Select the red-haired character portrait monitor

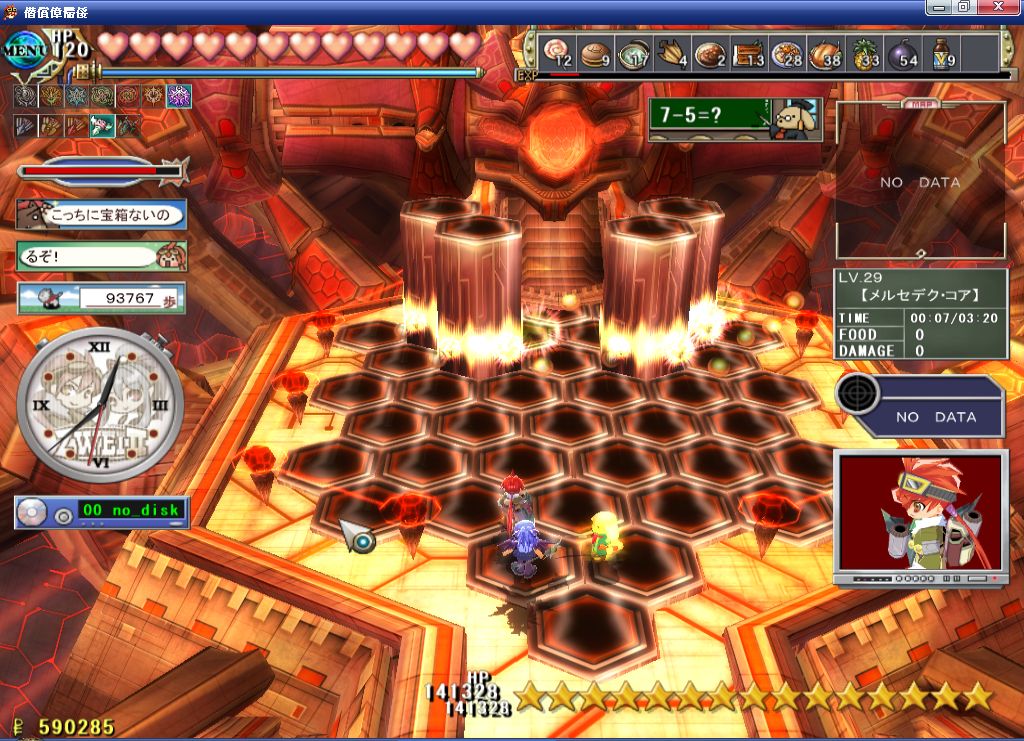919,516
